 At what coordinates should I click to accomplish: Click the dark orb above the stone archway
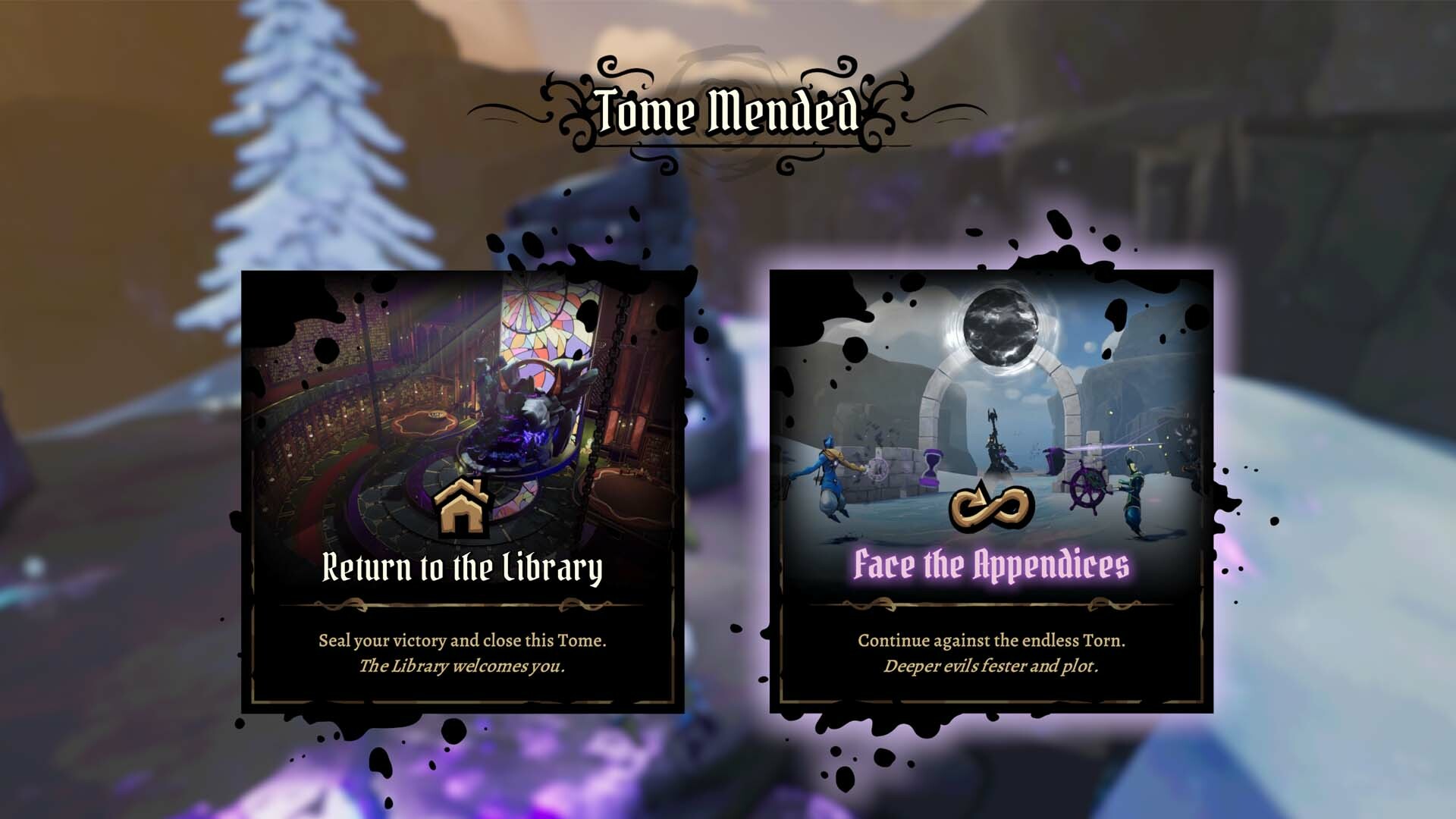tap(1003, 326)
